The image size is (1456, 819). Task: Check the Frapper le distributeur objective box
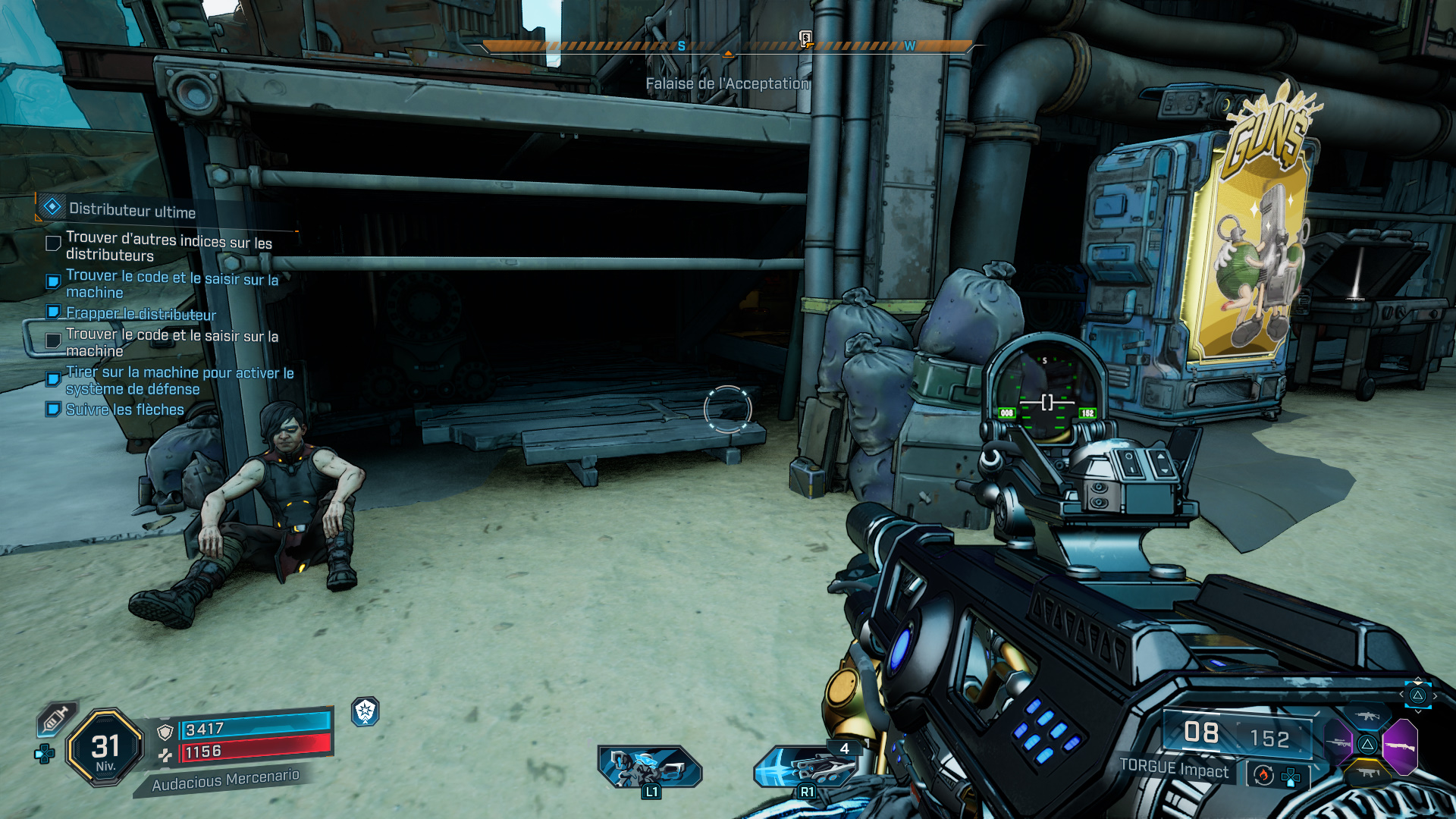[x=52, y=313]
